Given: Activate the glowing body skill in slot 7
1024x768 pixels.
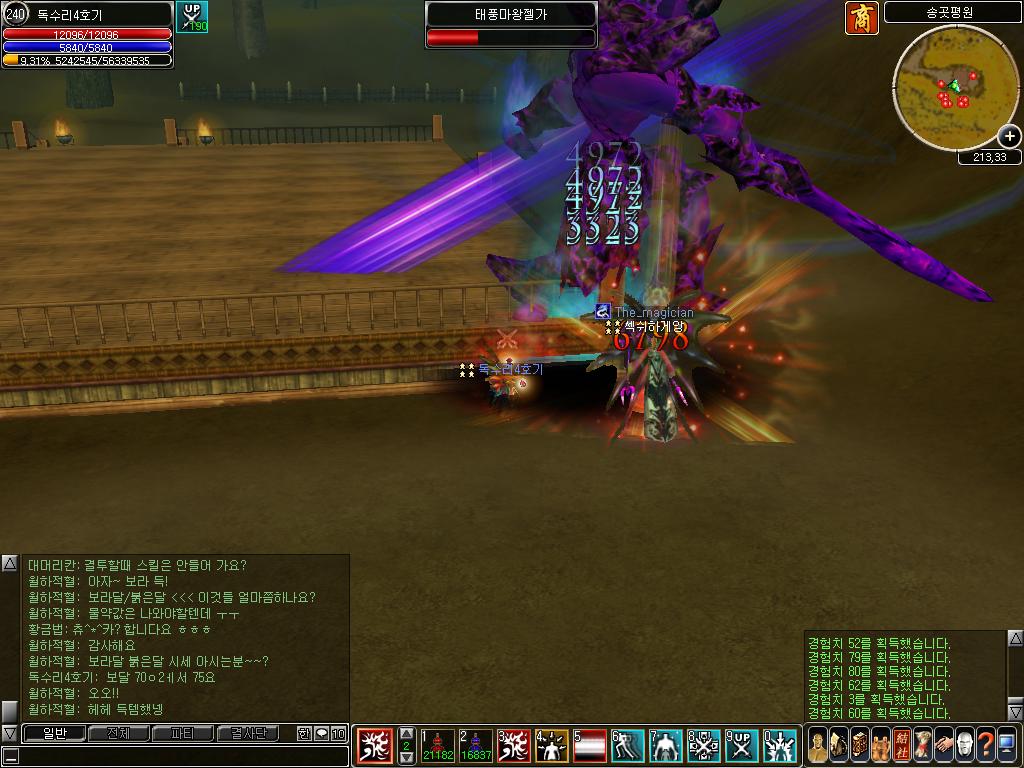Looking at the screenshot, I should [x=667, y=746].
